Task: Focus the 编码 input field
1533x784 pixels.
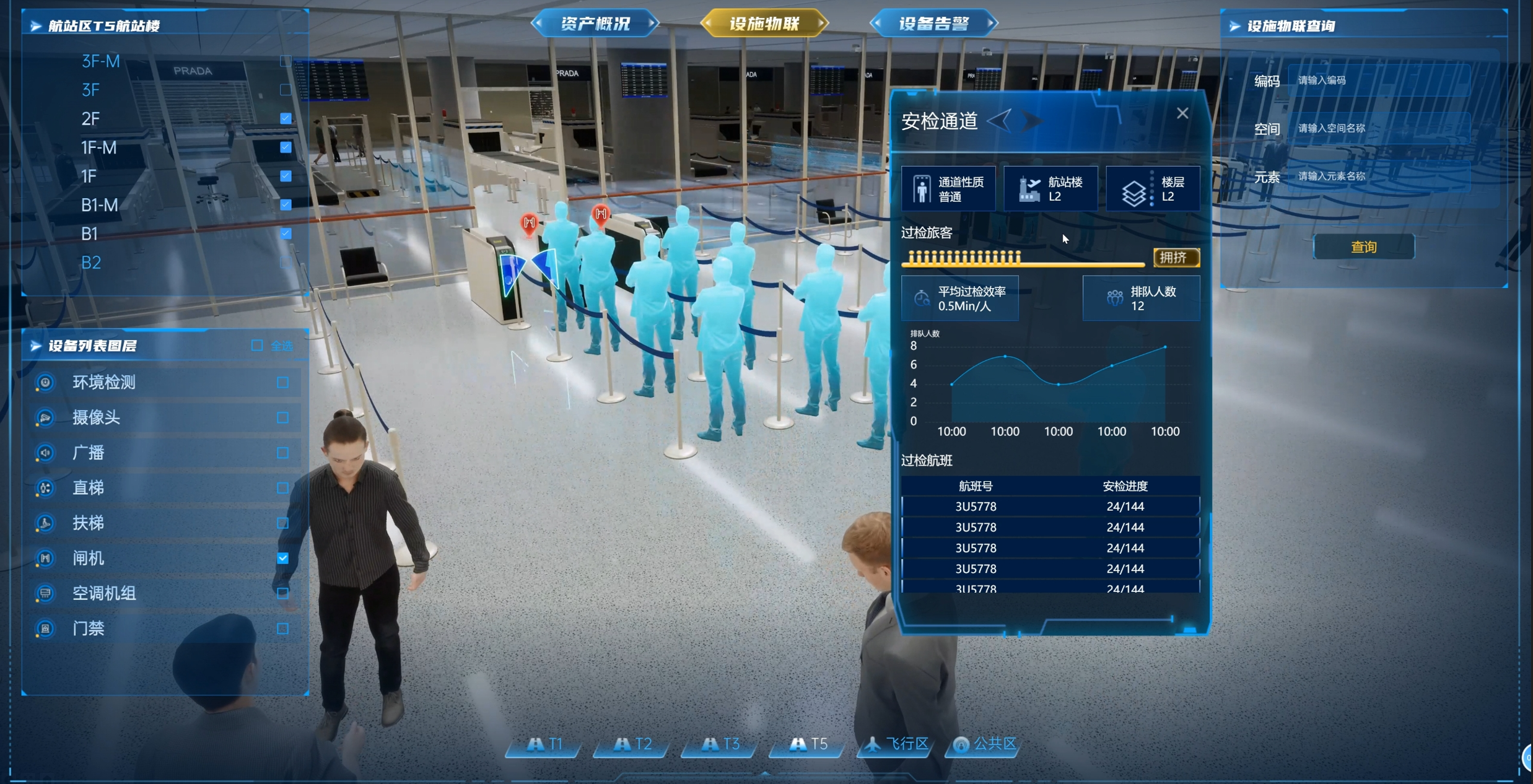Action: [x=1378, y=81]
